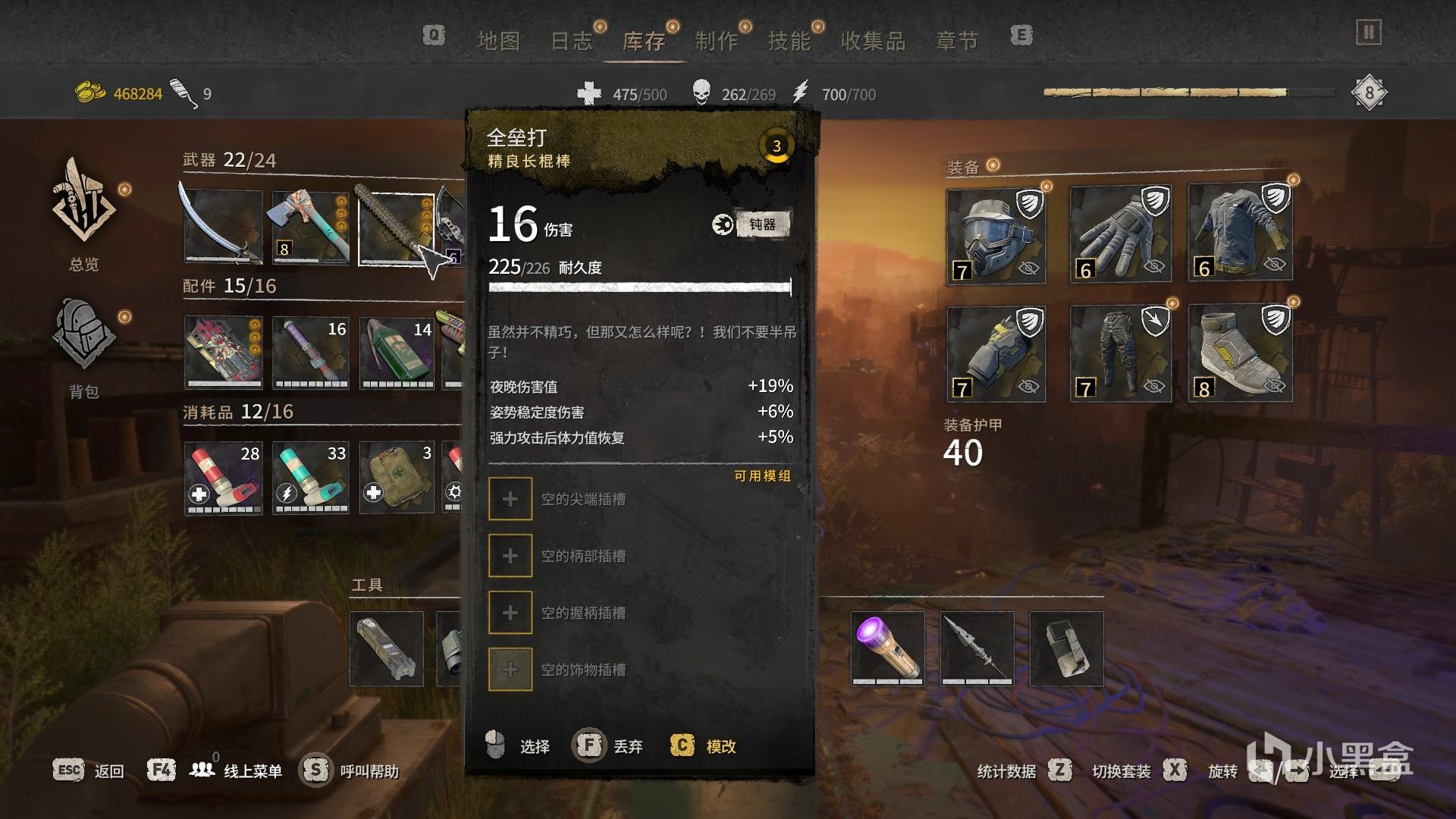
Task: Open the 技能 skills tab
Action: (x=789, y=41)
